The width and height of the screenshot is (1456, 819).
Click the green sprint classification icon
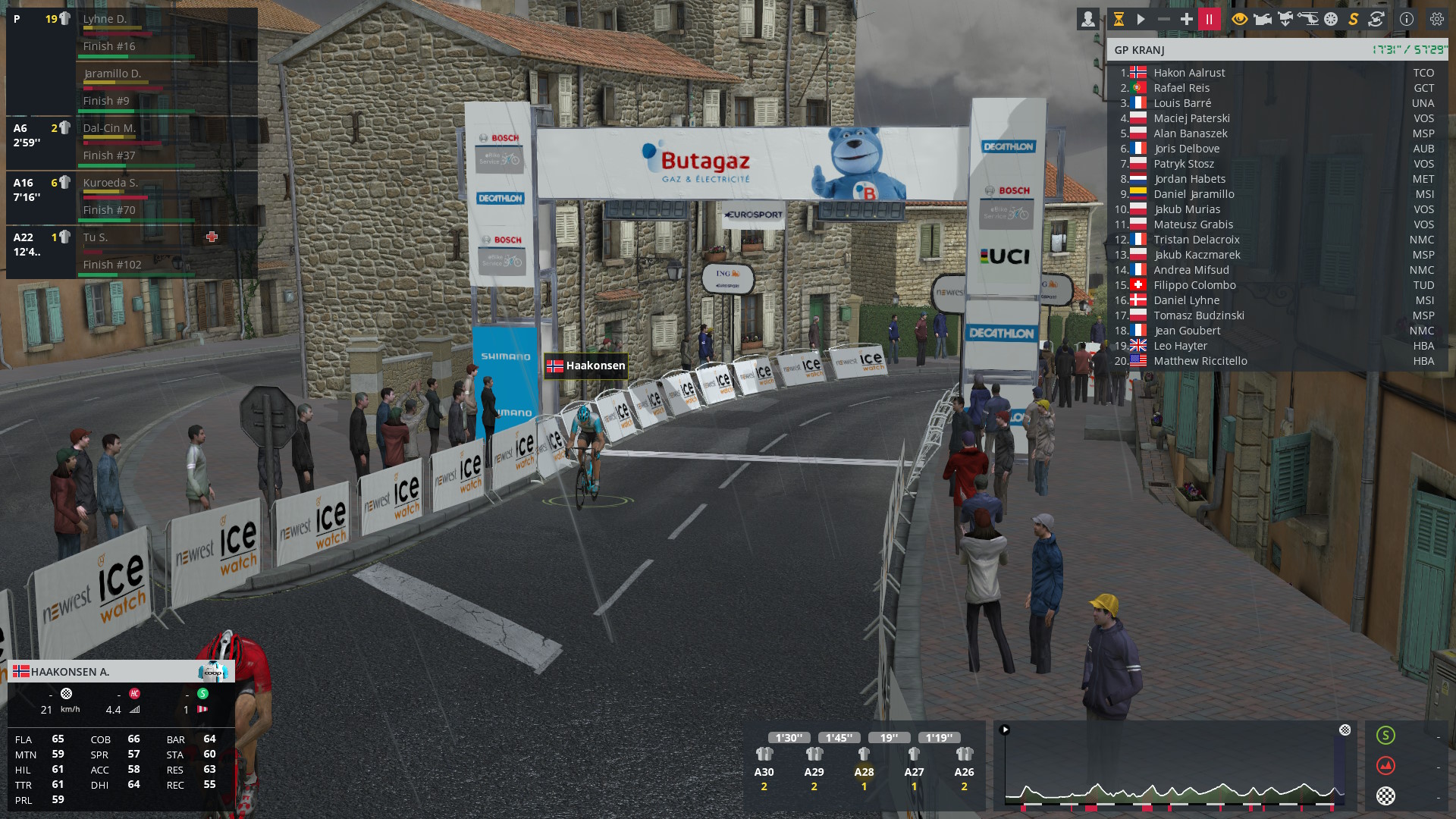(x=1385, y=735)
